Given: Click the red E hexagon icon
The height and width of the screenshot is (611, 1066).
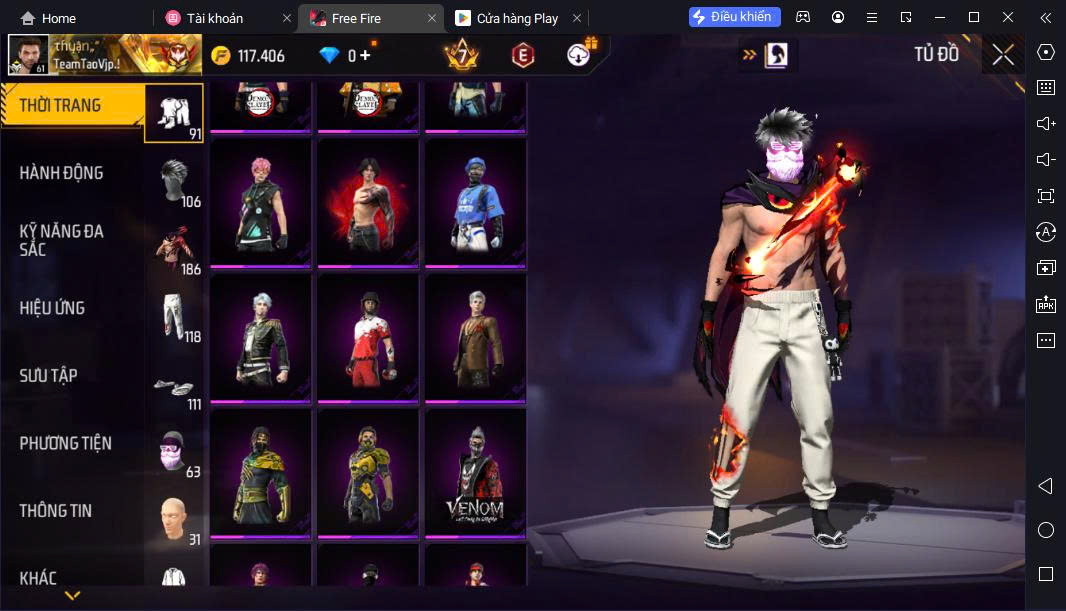Looking at the screenshot, I should tap(521, 56).
